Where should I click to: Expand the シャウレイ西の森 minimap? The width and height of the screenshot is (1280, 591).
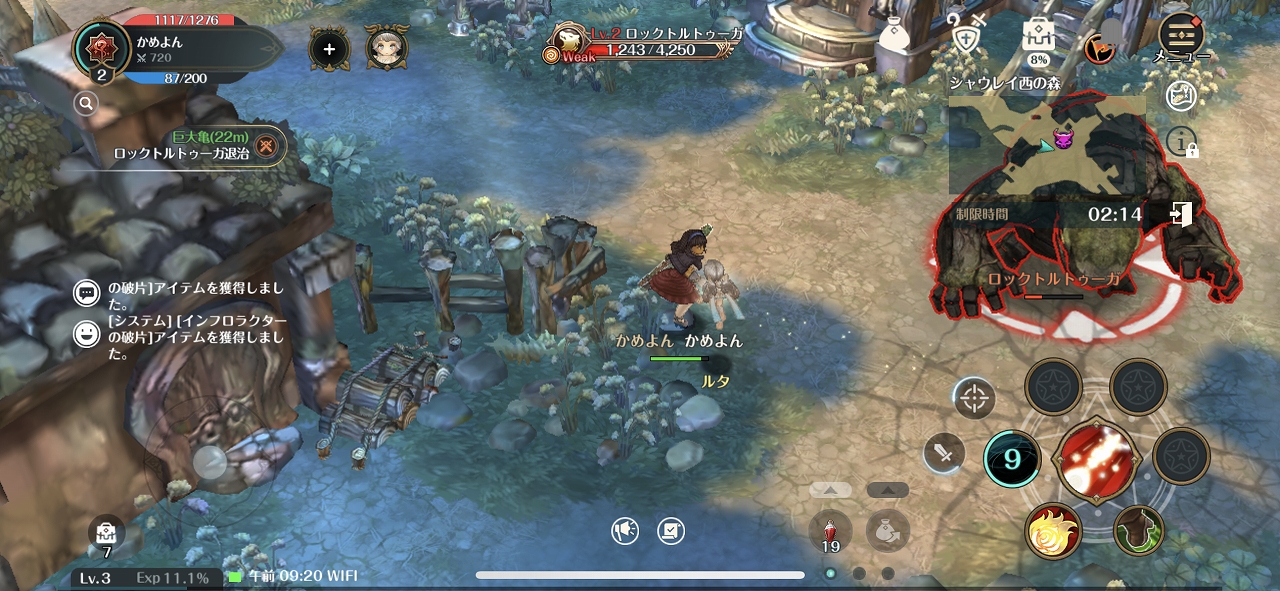(1046, 146)
